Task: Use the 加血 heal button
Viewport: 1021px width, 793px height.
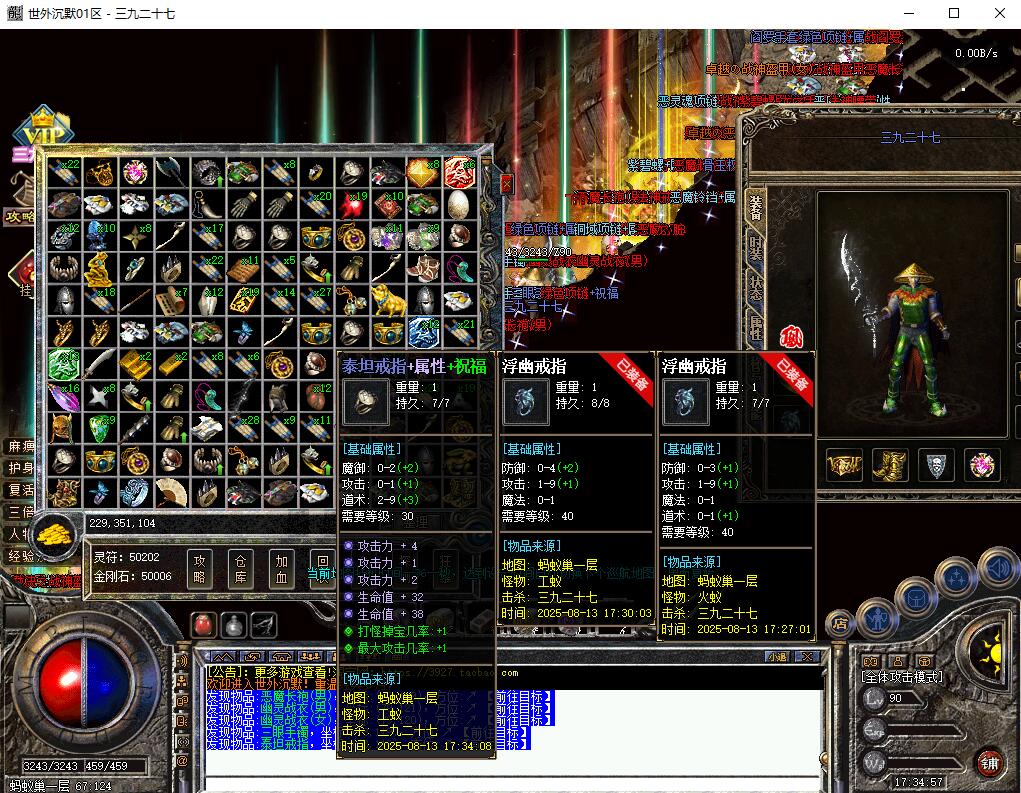Action: pyautogui.click(x=281, y=569)
